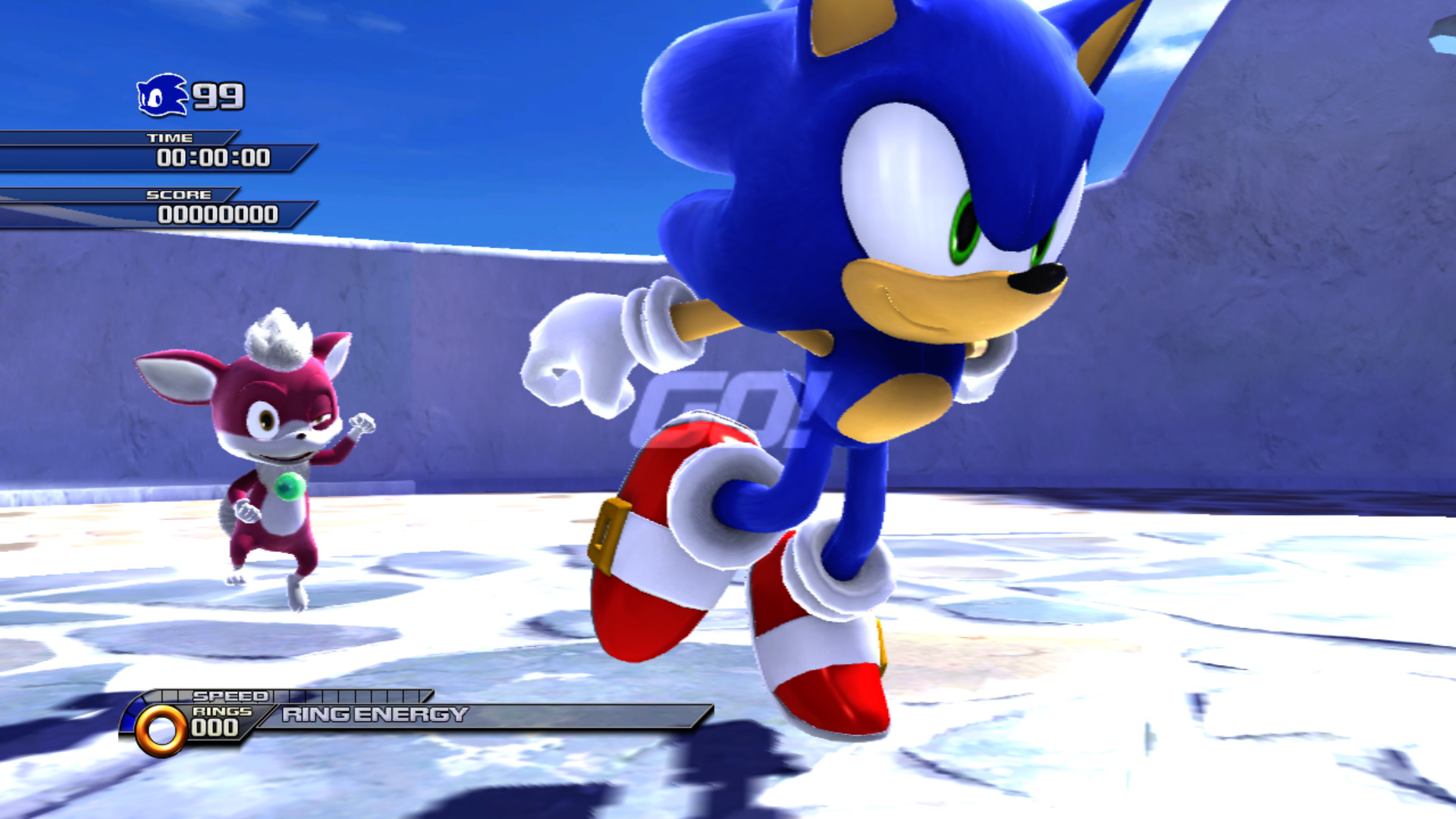Toggle the lives counter showing 99
1456x819 pixels.
(x=220, y=95)
